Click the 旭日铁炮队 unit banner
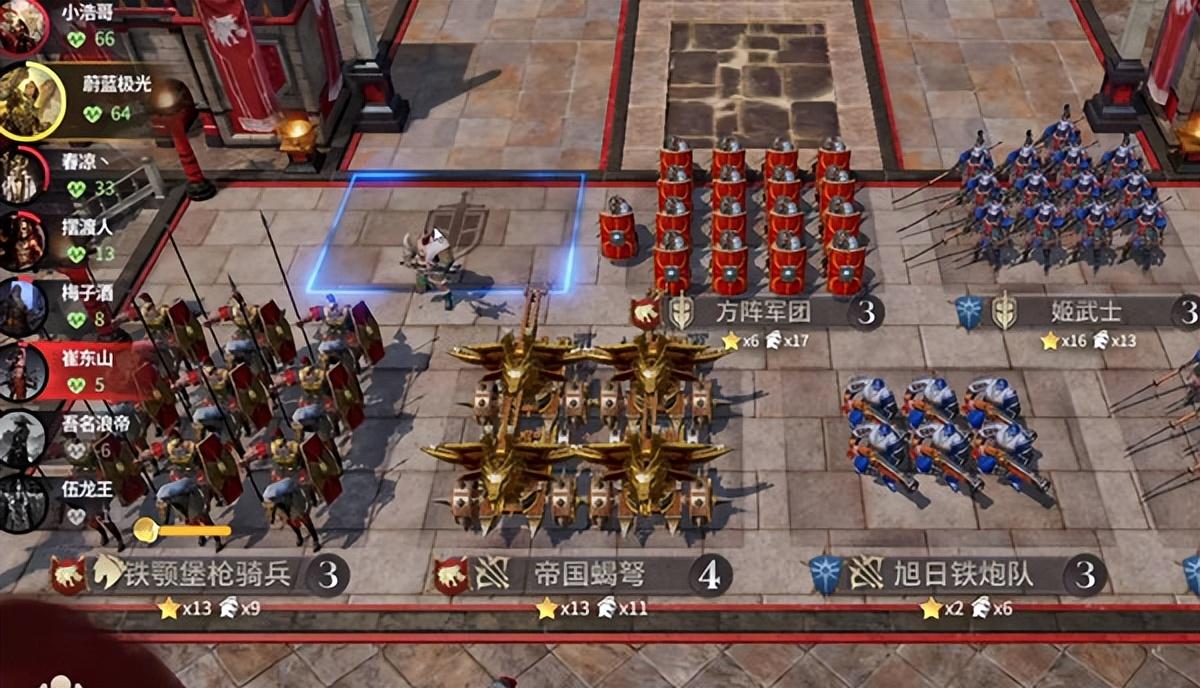The image size is (1200, 688). (960, 576)
